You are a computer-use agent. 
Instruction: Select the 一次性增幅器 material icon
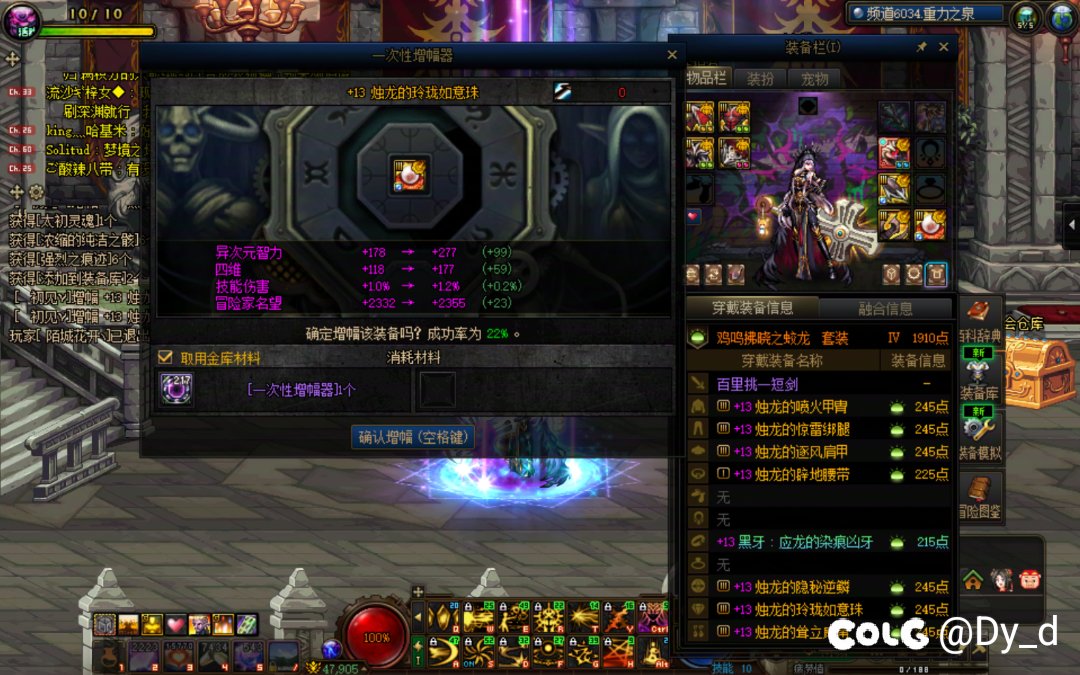pos(177,390)
